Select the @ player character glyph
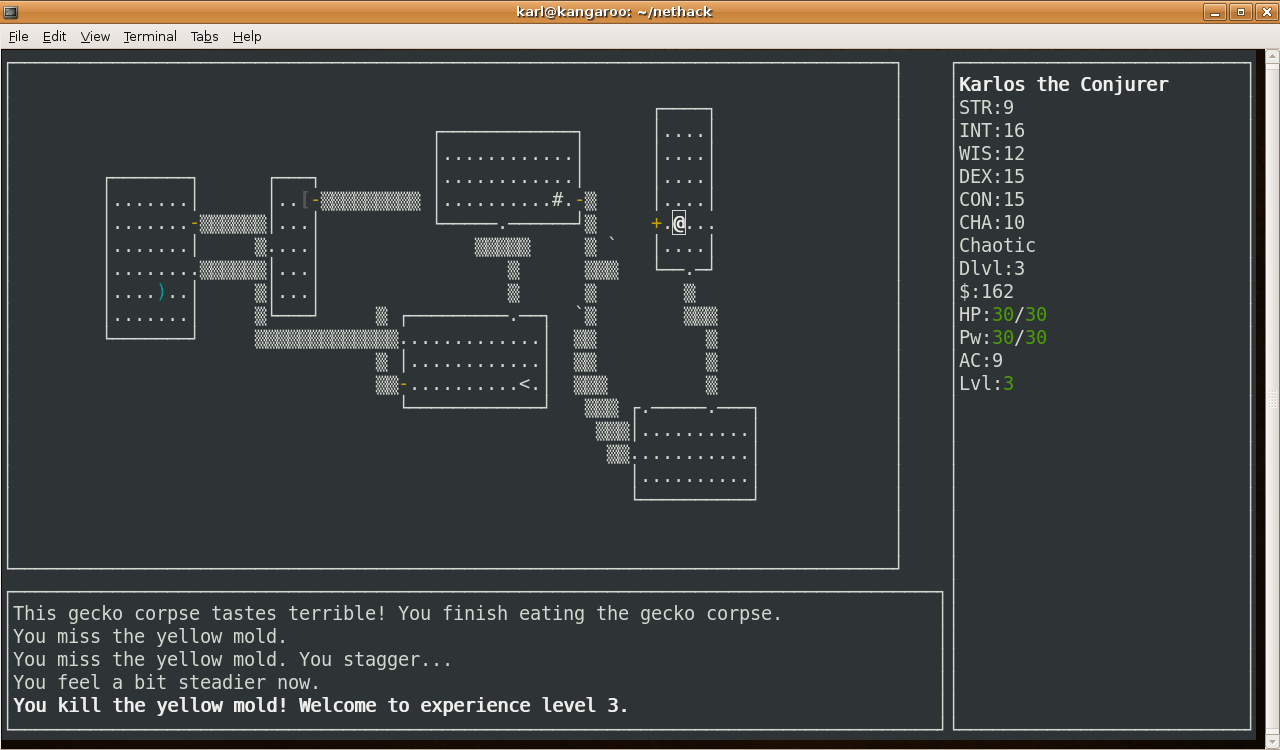This screenshot has width=1280, height=750. click(x=679, y=223)
